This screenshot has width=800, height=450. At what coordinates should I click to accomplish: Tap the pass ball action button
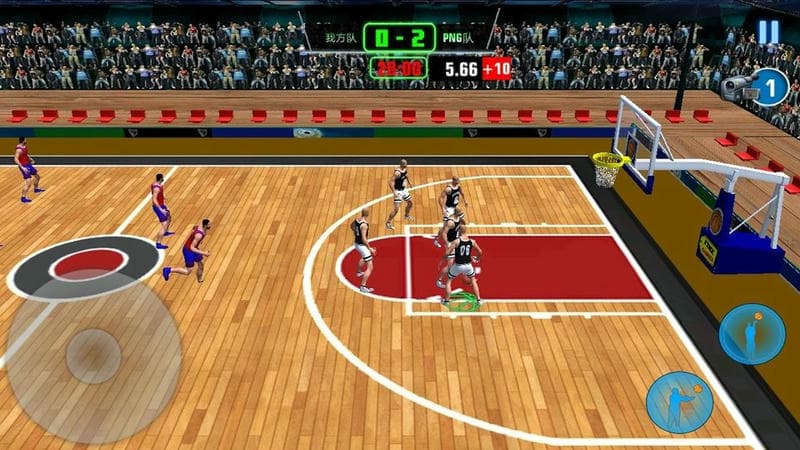[677, 402]
